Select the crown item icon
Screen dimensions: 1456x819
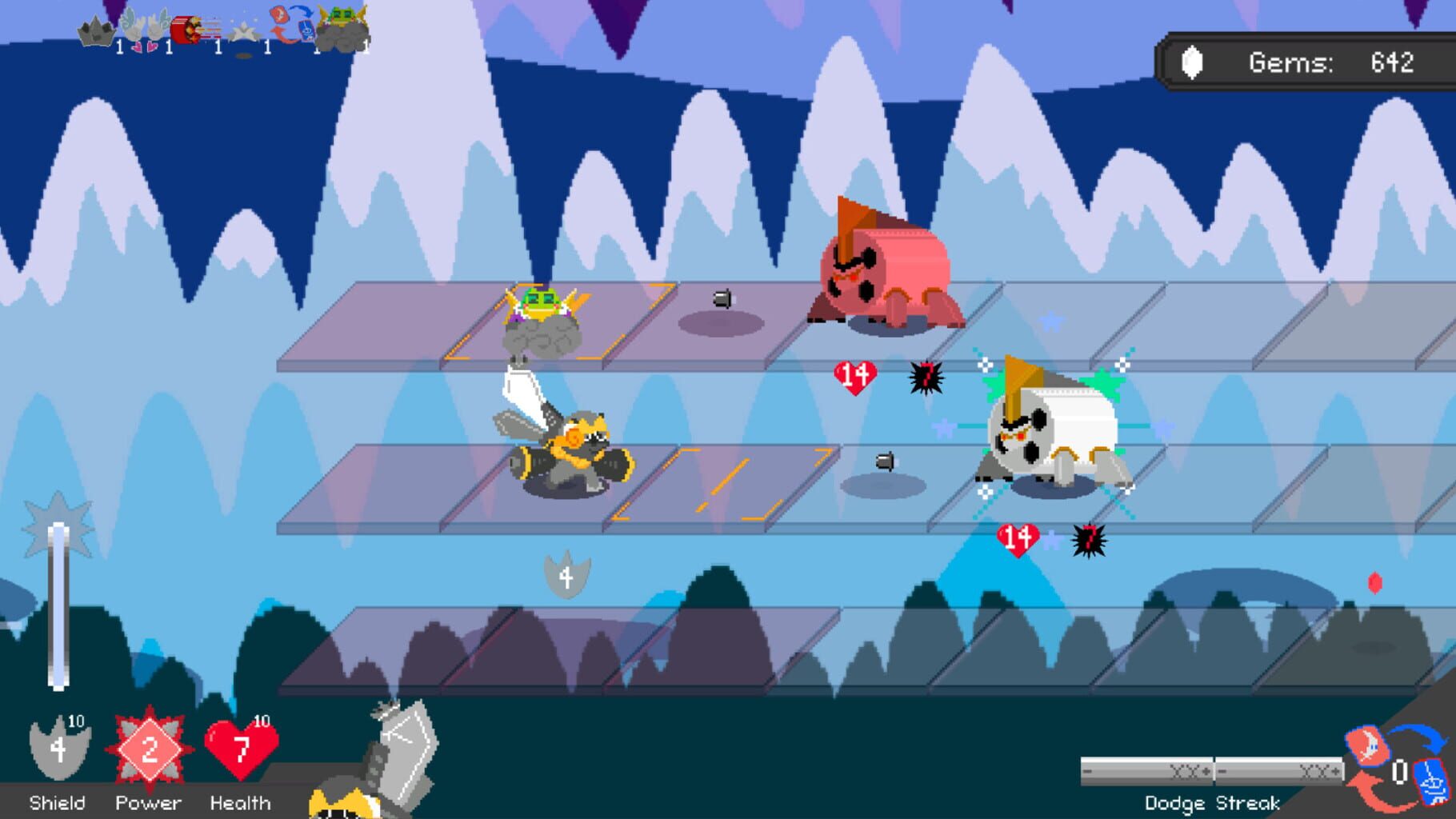(x=96, y=30)
